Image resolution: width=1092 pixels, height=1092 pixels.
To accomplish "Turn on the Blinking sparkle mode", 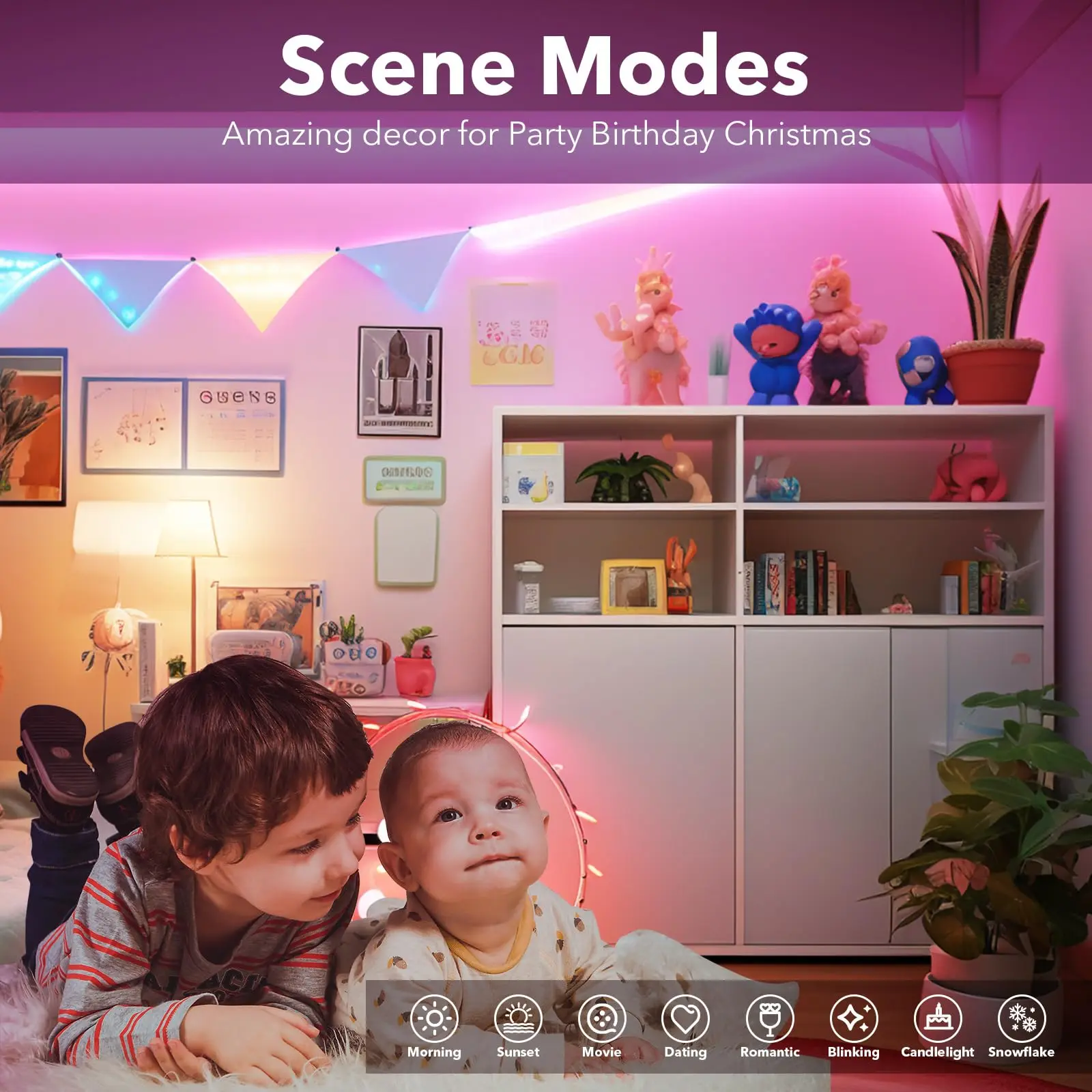I will click(854, 1019).
